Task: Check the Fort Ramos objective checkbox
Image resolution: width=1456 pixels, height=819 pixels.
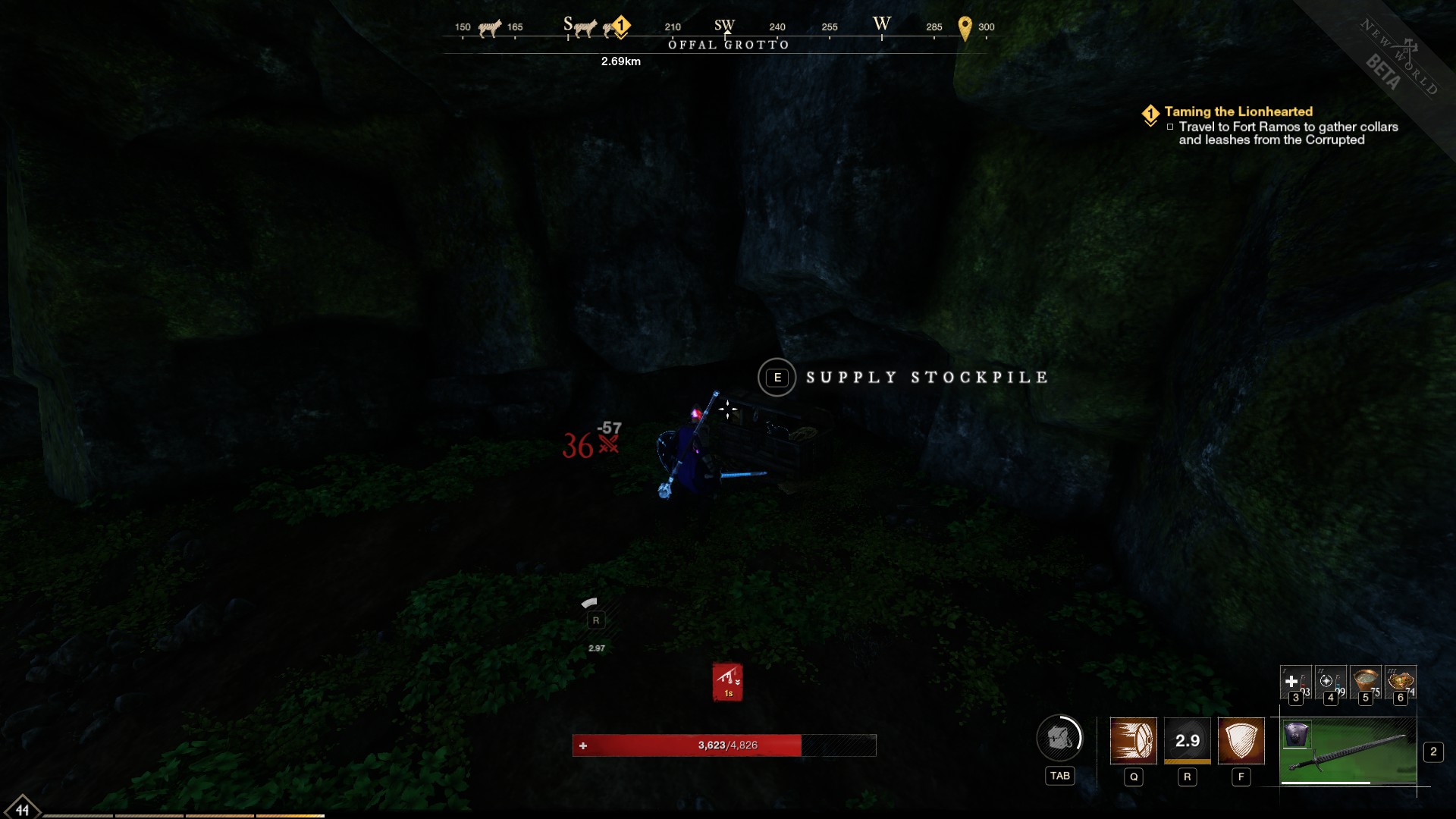Action: tap(1169, 127)
